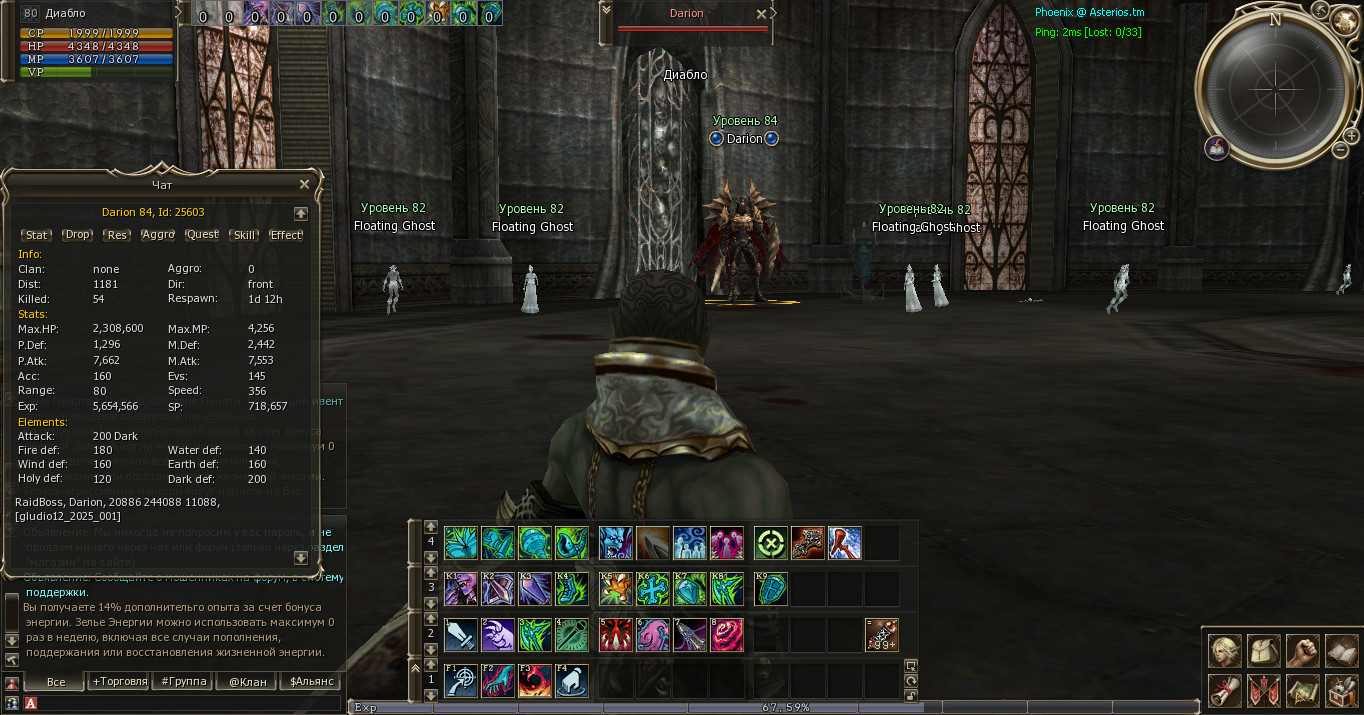1364x715 pixels.
Task: Show Darion's Skill list
Action: pos(243,235)
